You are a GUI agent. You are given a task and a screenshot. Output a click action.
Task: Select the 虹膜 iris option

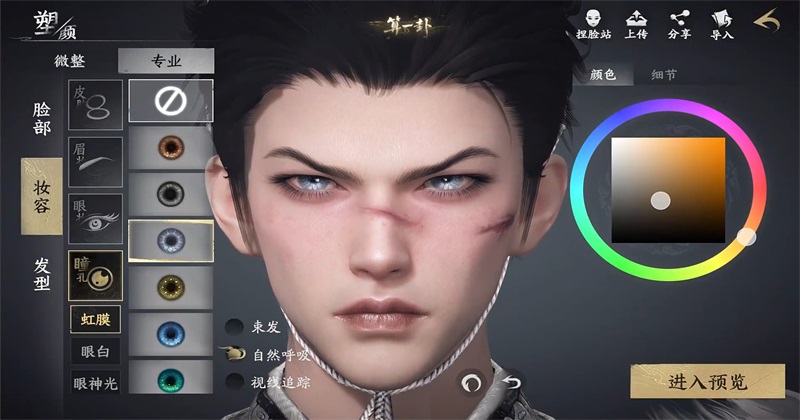[x=95, y=319]
